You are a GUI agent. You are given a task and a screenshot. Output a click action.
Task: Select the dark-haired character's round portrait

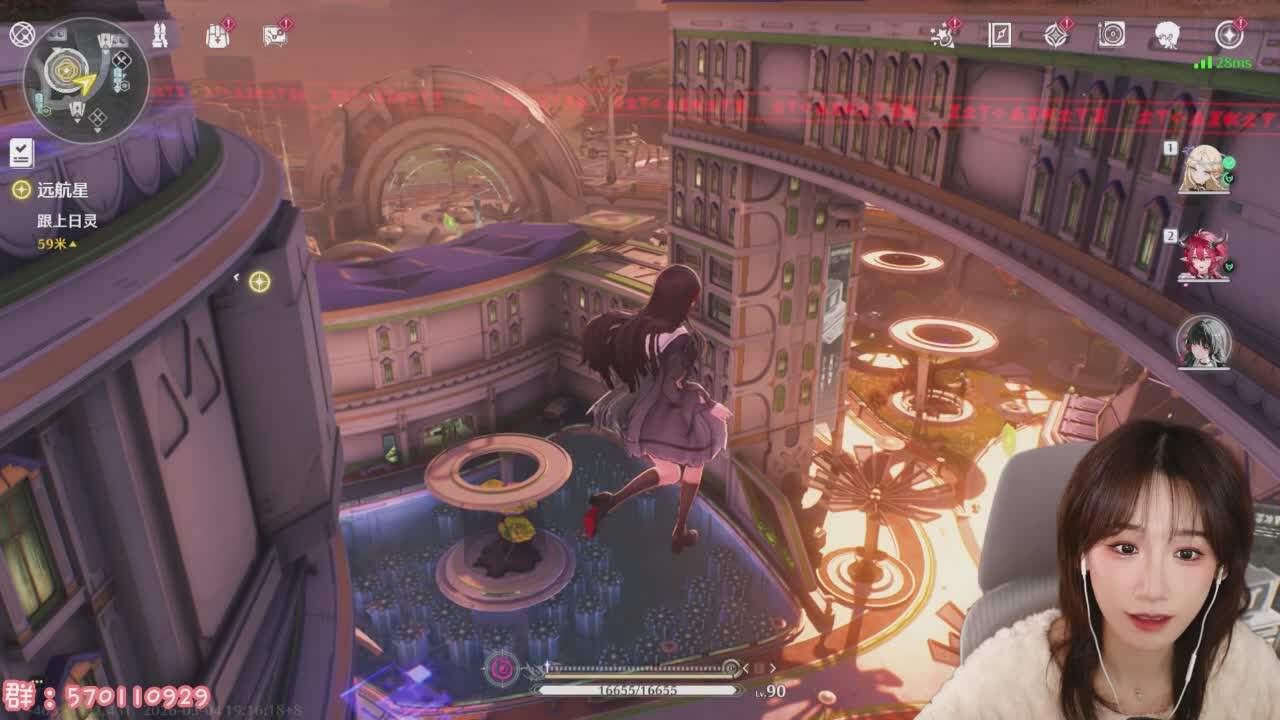click(1202, 342)
